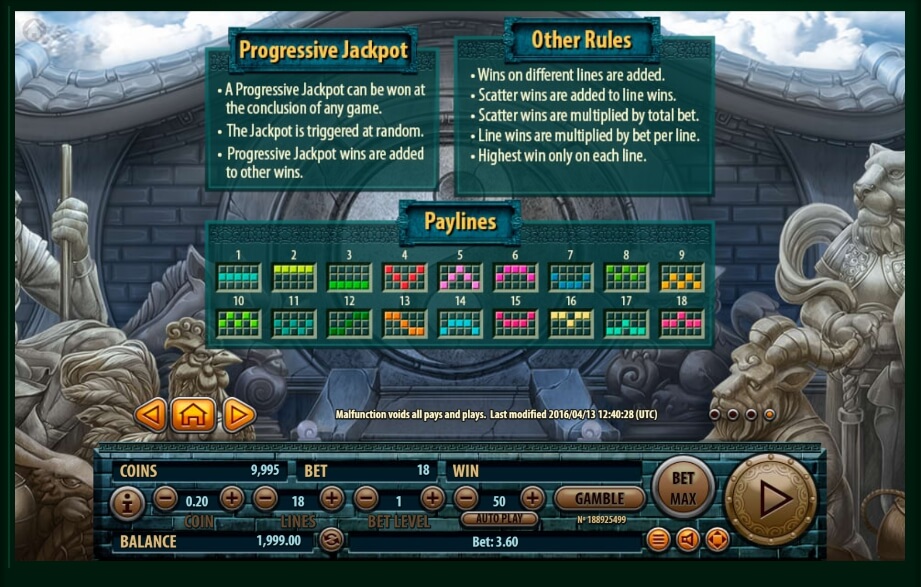Go to the next paytable page
The height and width of the screenshot is (587, 921).
coord(239,414)
